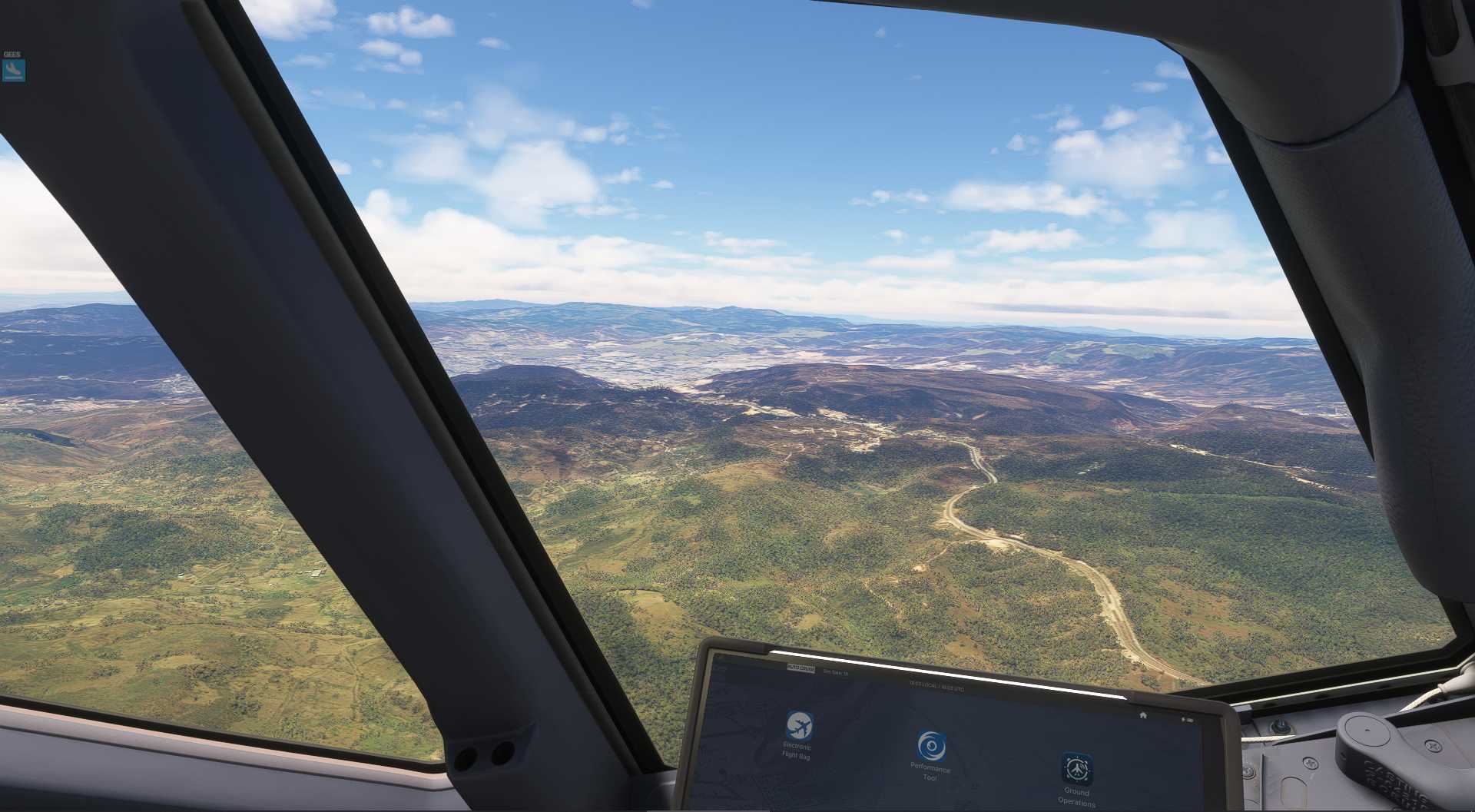Open Ground Operations on the tablet
This screenshot has height=812, width=1475.
(x=1077, y=769)
